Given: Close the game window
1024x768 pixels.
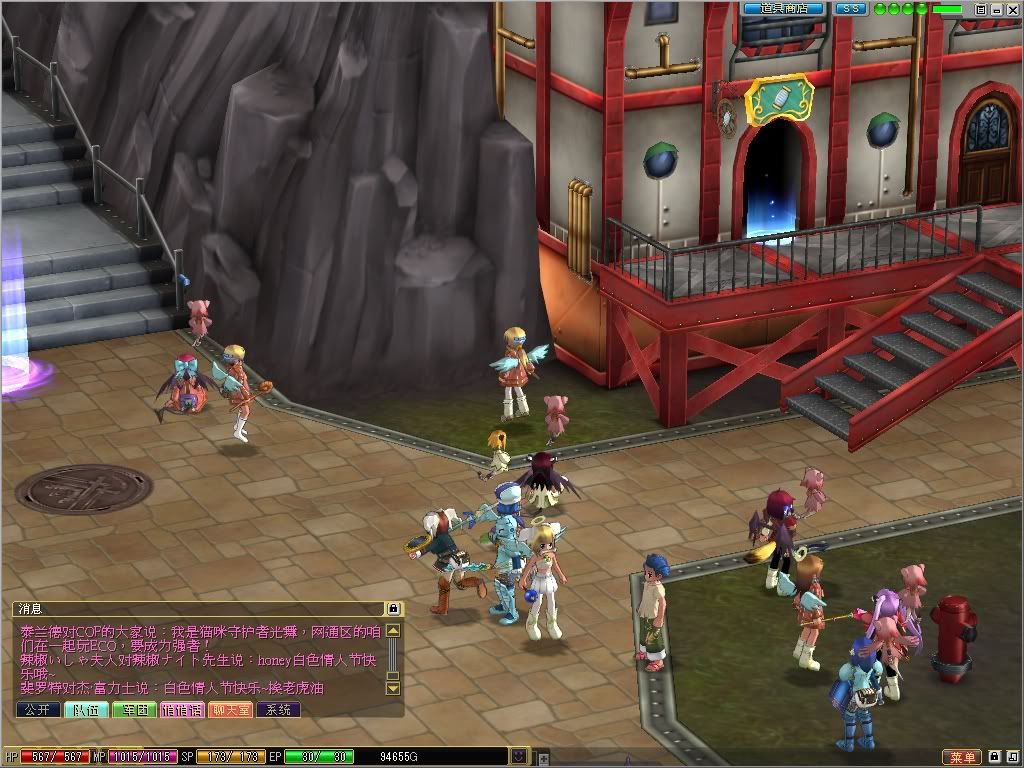Looking at the screenshot, I should [1012, 9].
